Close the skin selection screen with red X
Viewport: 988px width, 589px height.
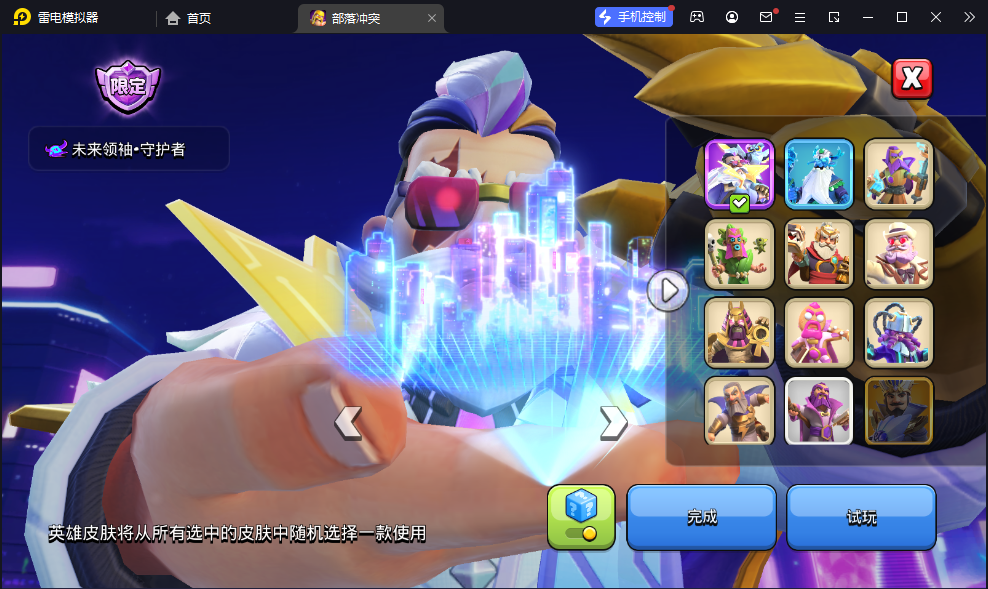911,79
